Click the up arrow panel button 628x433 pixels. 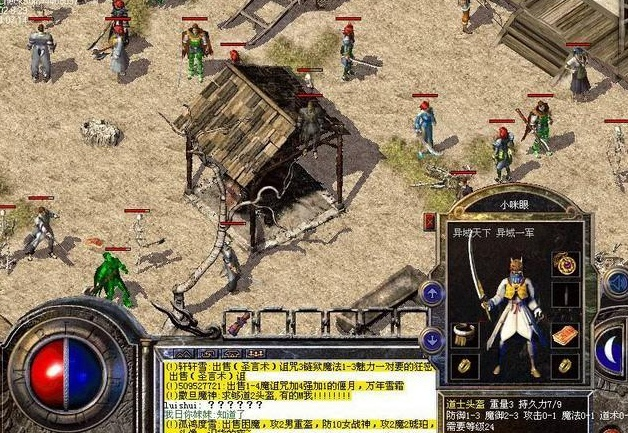432,292
